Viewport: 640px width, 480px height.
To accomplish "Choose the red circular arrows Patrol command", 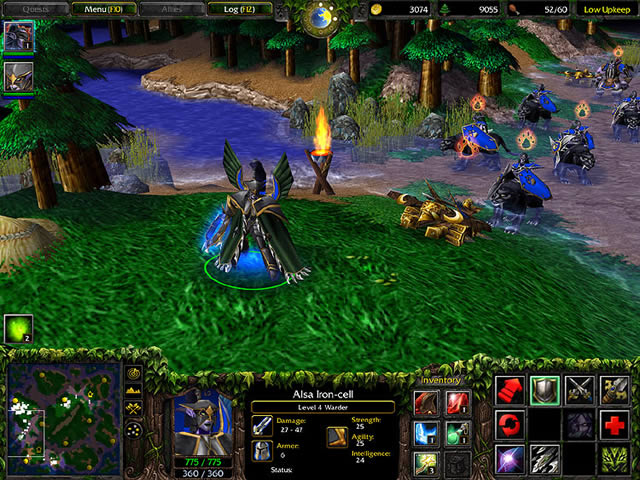I will pyautogui.click(x=511, y=424).
